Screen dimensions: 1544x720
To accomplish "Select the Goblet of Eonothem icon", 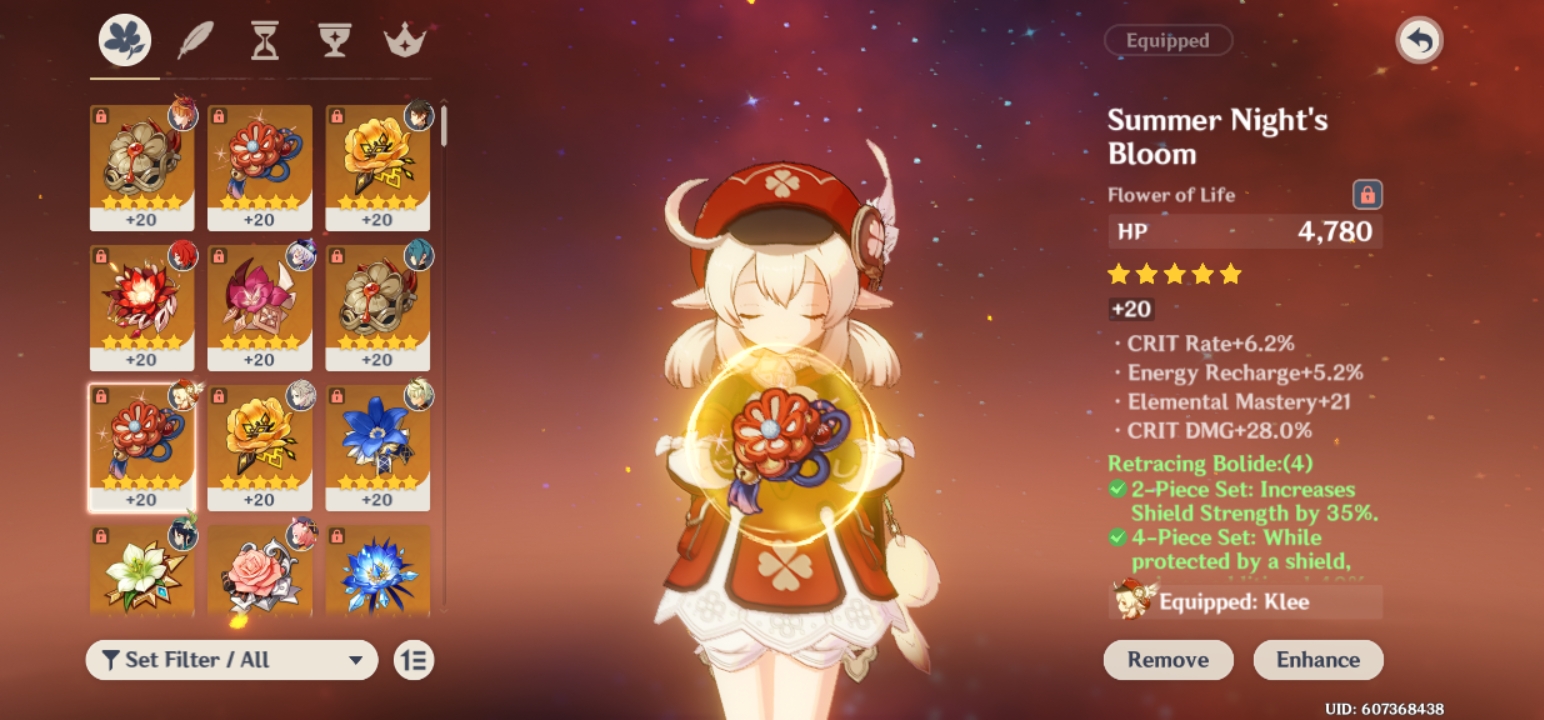I will pyautogui.click(x=333, y=39).
